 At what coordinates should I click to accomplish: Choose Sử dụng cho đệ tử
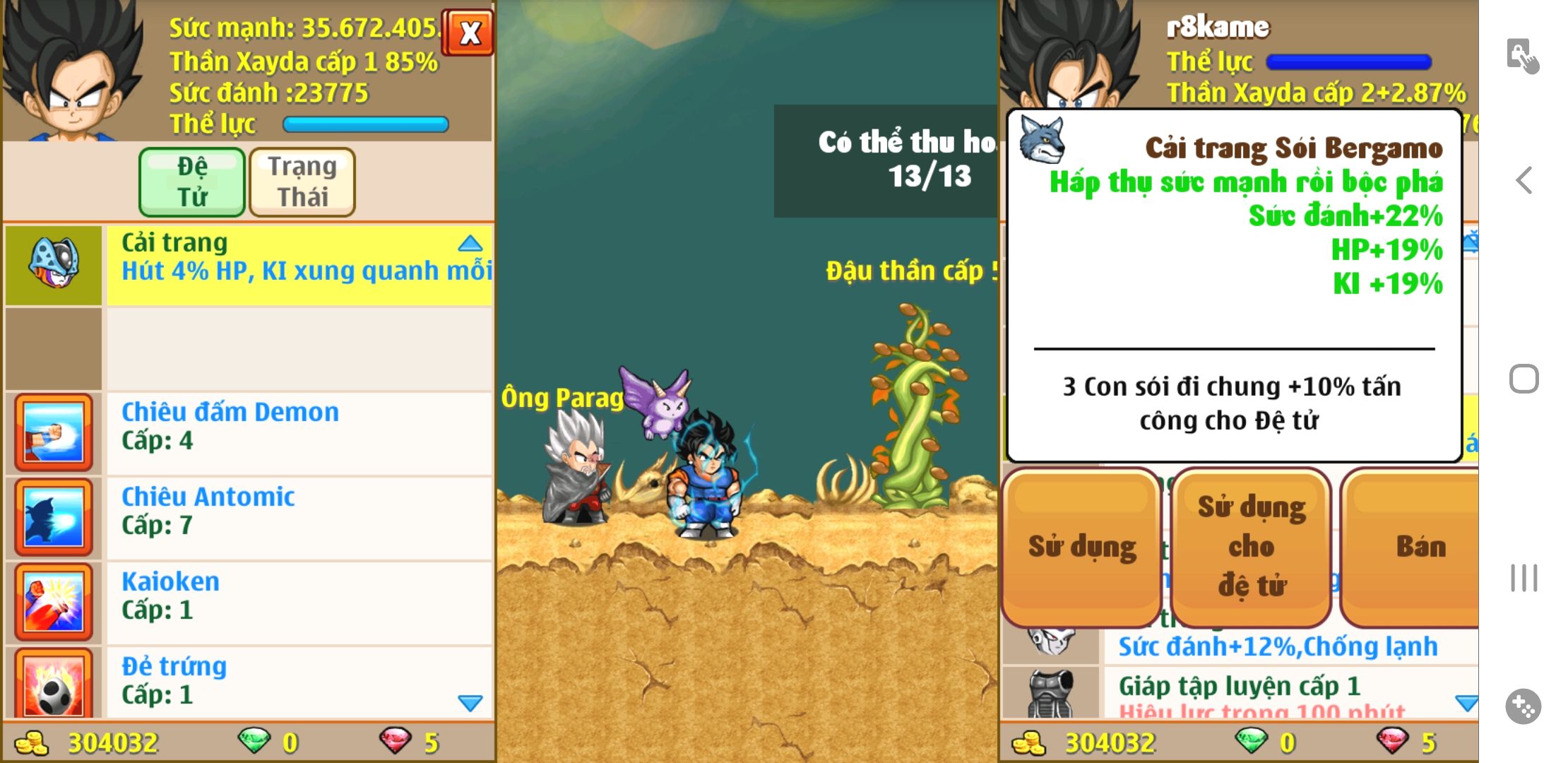1251,548
